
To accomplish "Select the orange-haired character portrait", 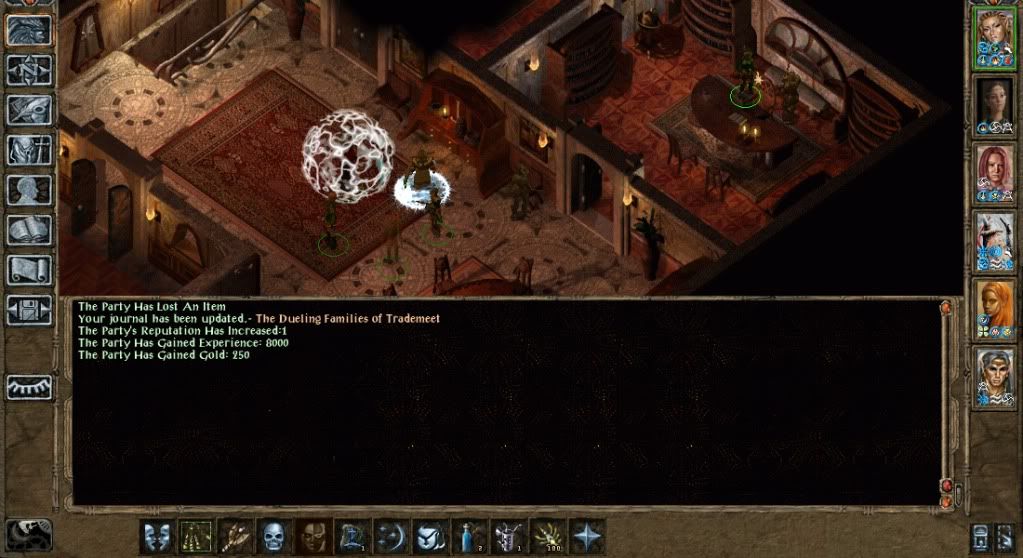I will (x=995, y=308).
